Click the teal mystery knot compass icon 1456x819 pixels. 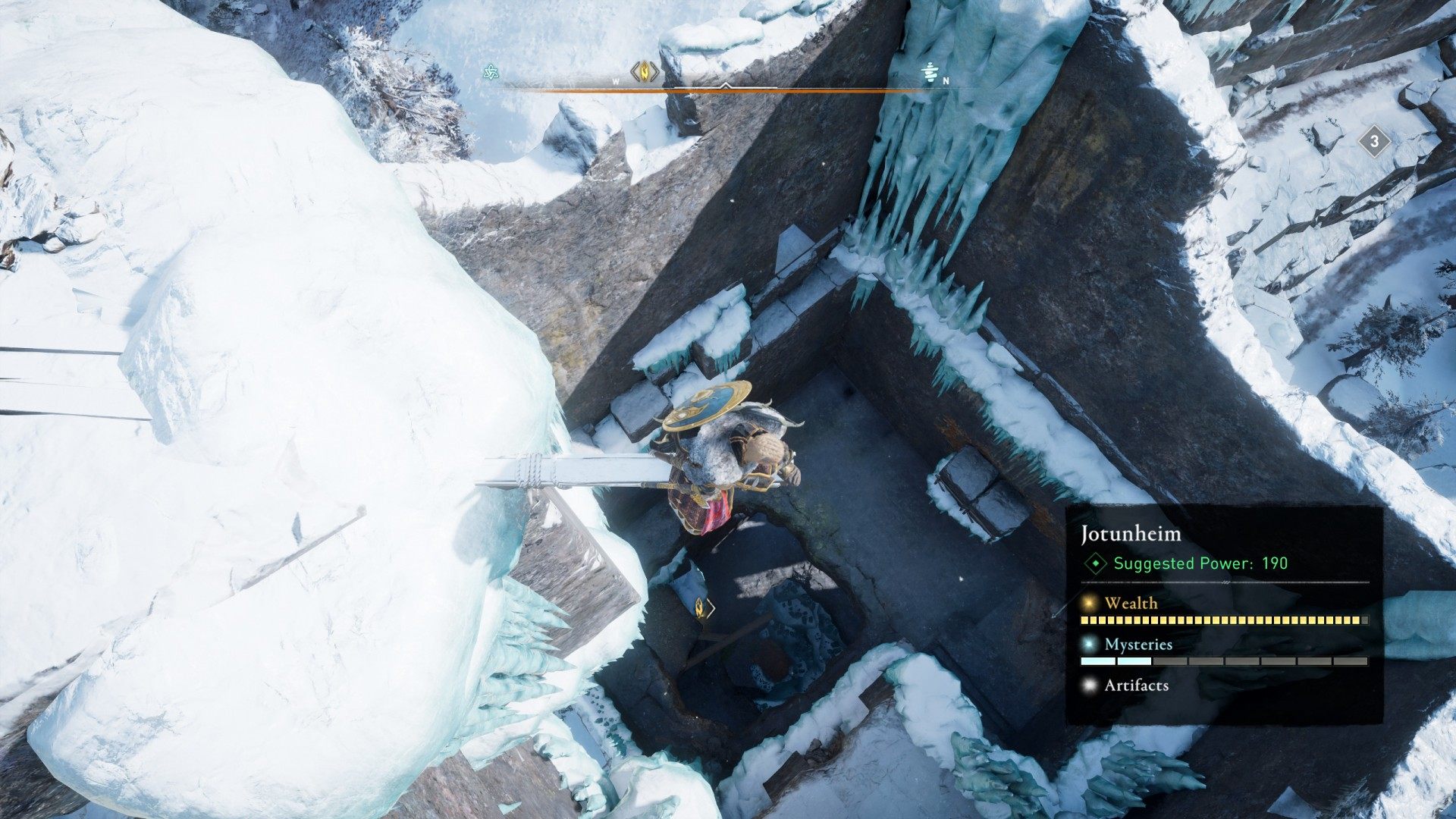[x=491, y=73]
